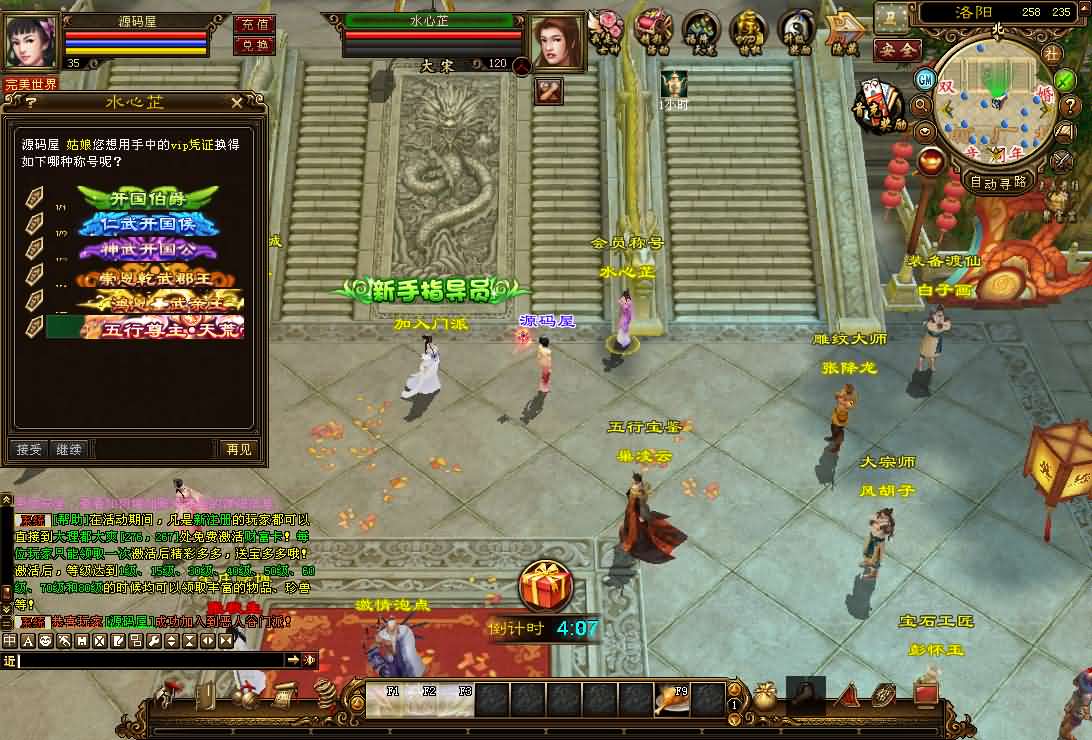This screenshot has height=740, width=1092.
Task: Click the 继续 continue button
Action: coord(69,449)
